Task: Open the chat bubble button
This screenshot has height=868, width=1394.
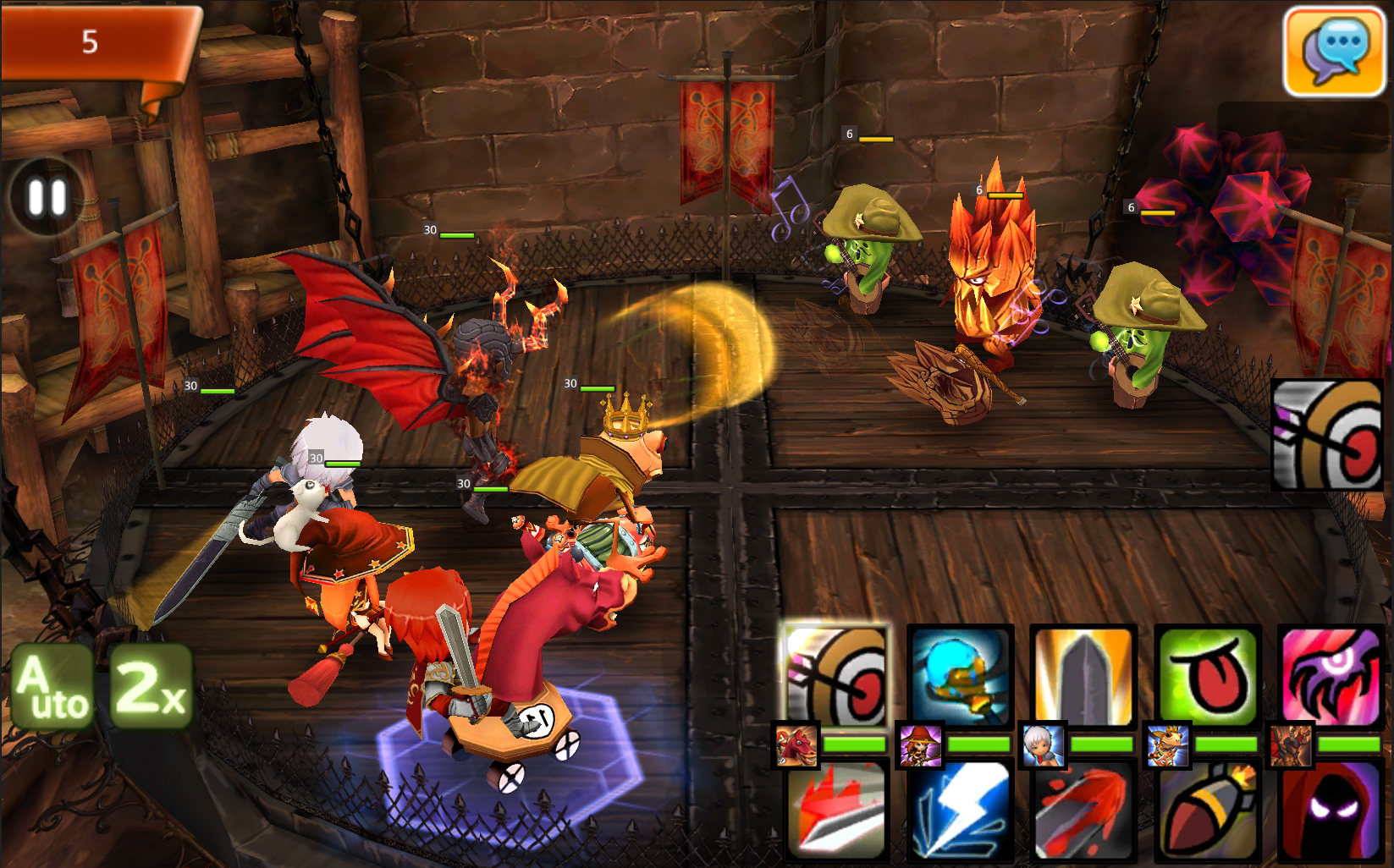Action: tap(1334, 51)
